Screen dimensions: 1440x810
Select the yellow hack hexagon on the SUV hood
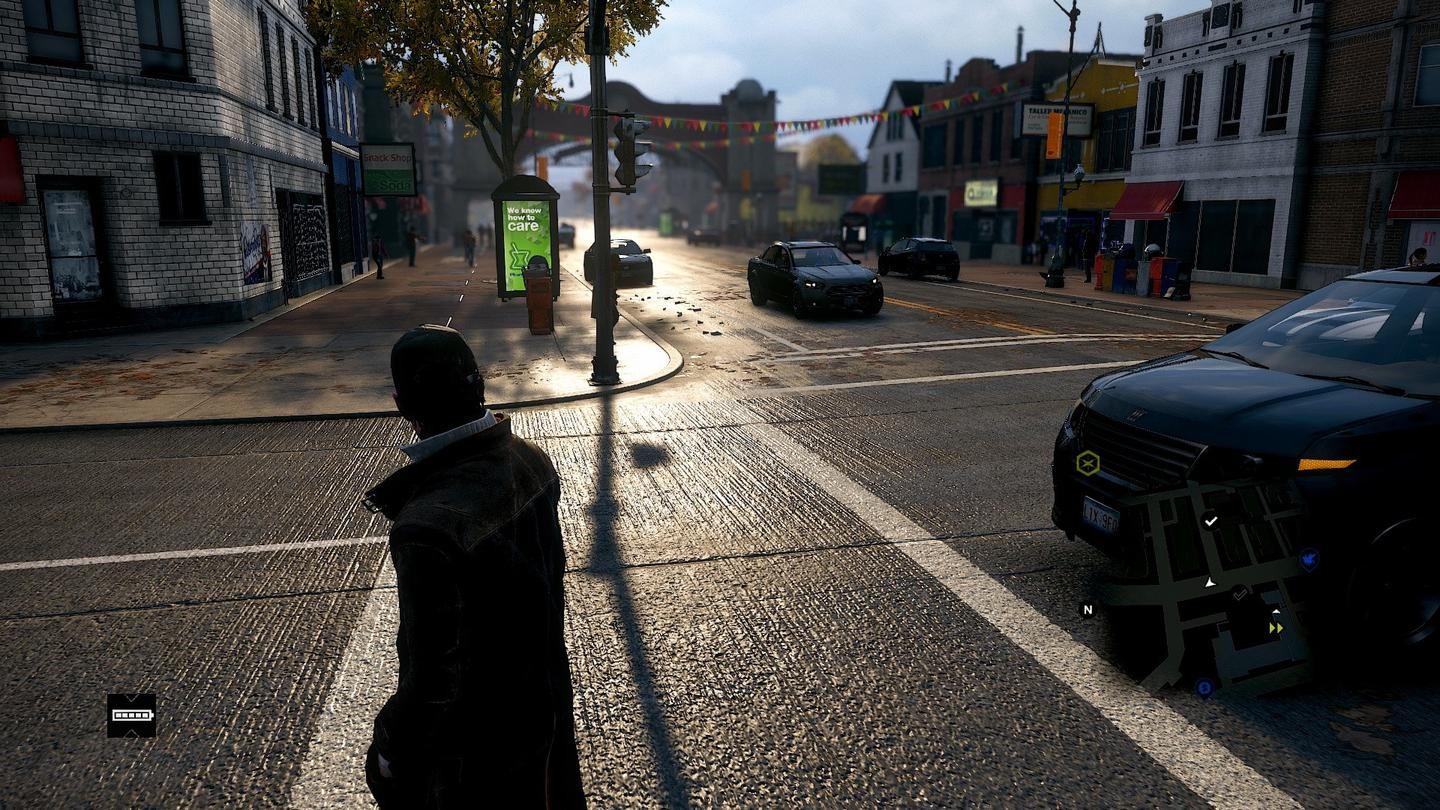click(1087, 464)
